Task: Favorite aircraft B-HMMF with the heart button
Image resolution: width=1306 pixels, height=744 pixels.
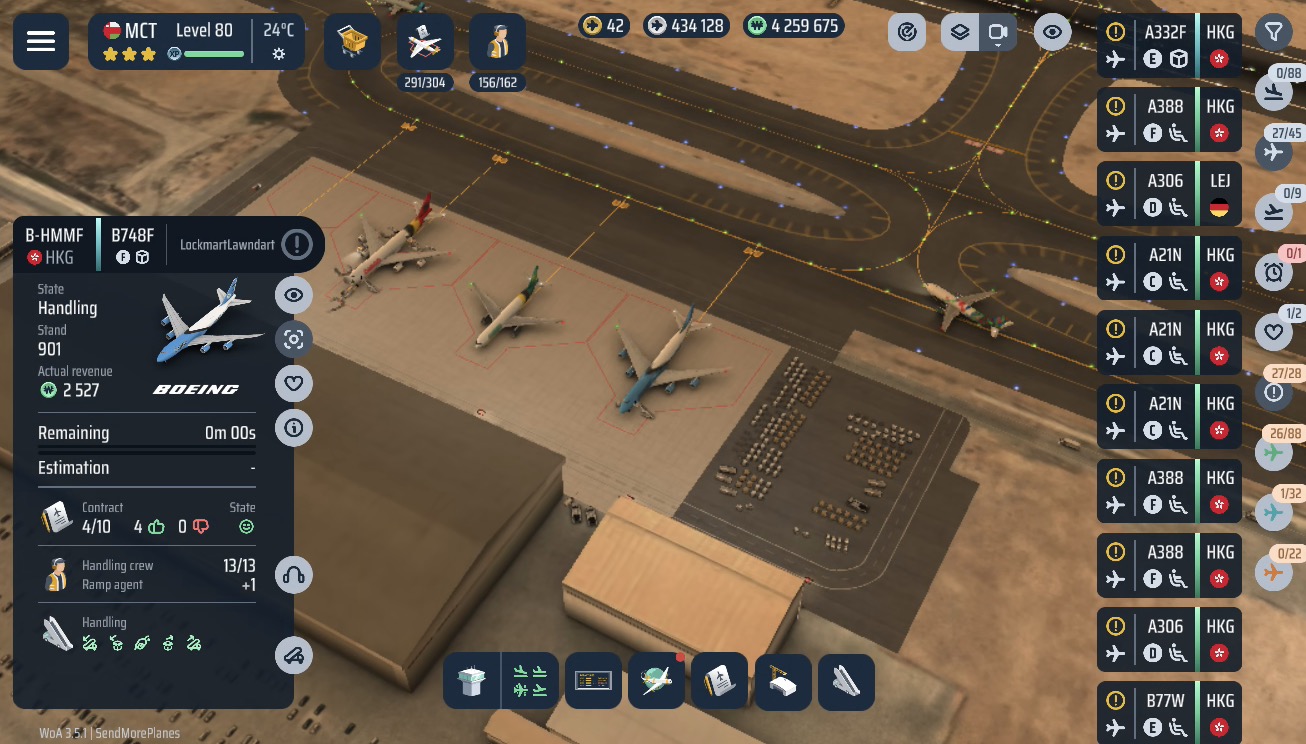Action: 294,383
